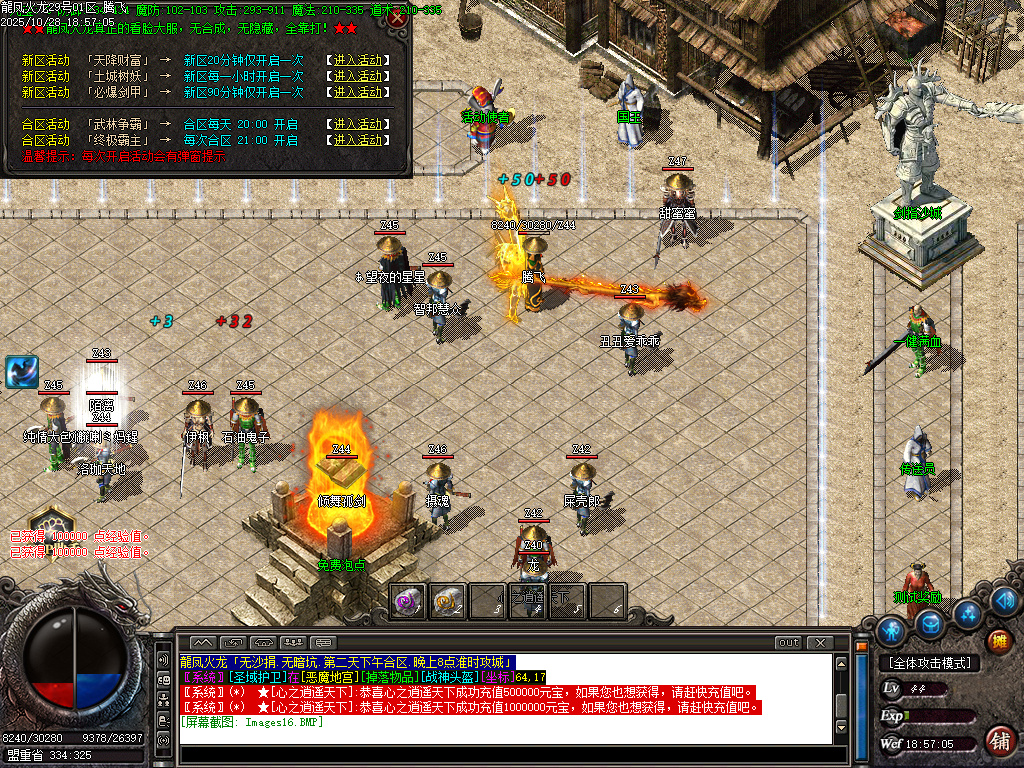
Task: Use the purple ring item in hotbar
Action: (x=407, y=601)
